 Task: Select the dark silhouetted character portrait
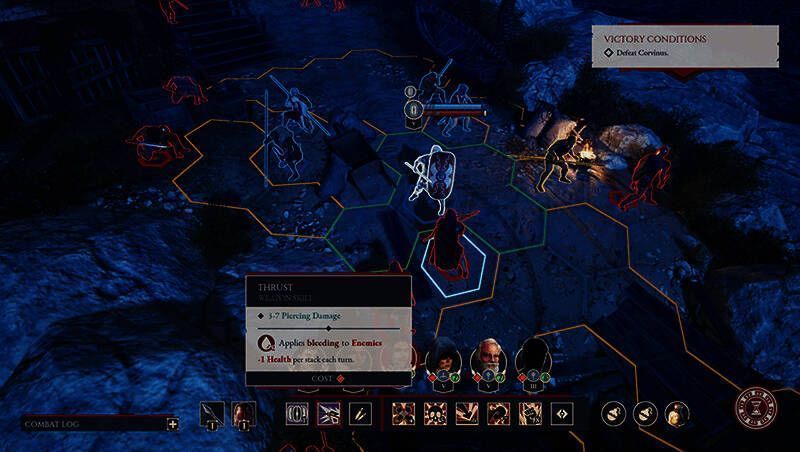point(534,358)
